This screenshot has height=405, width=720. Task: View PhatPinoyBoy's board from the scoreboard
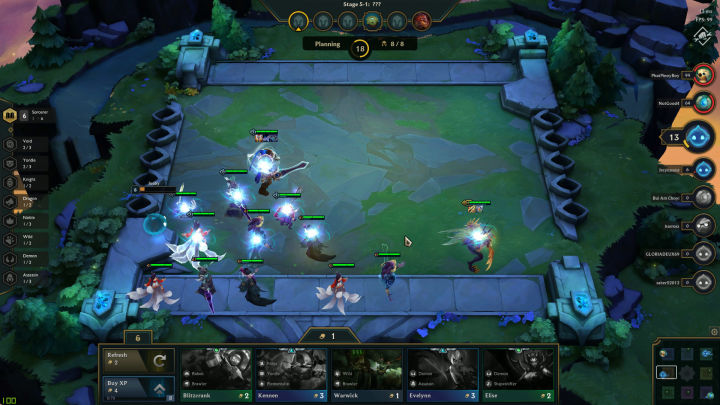tap(704, 74)
